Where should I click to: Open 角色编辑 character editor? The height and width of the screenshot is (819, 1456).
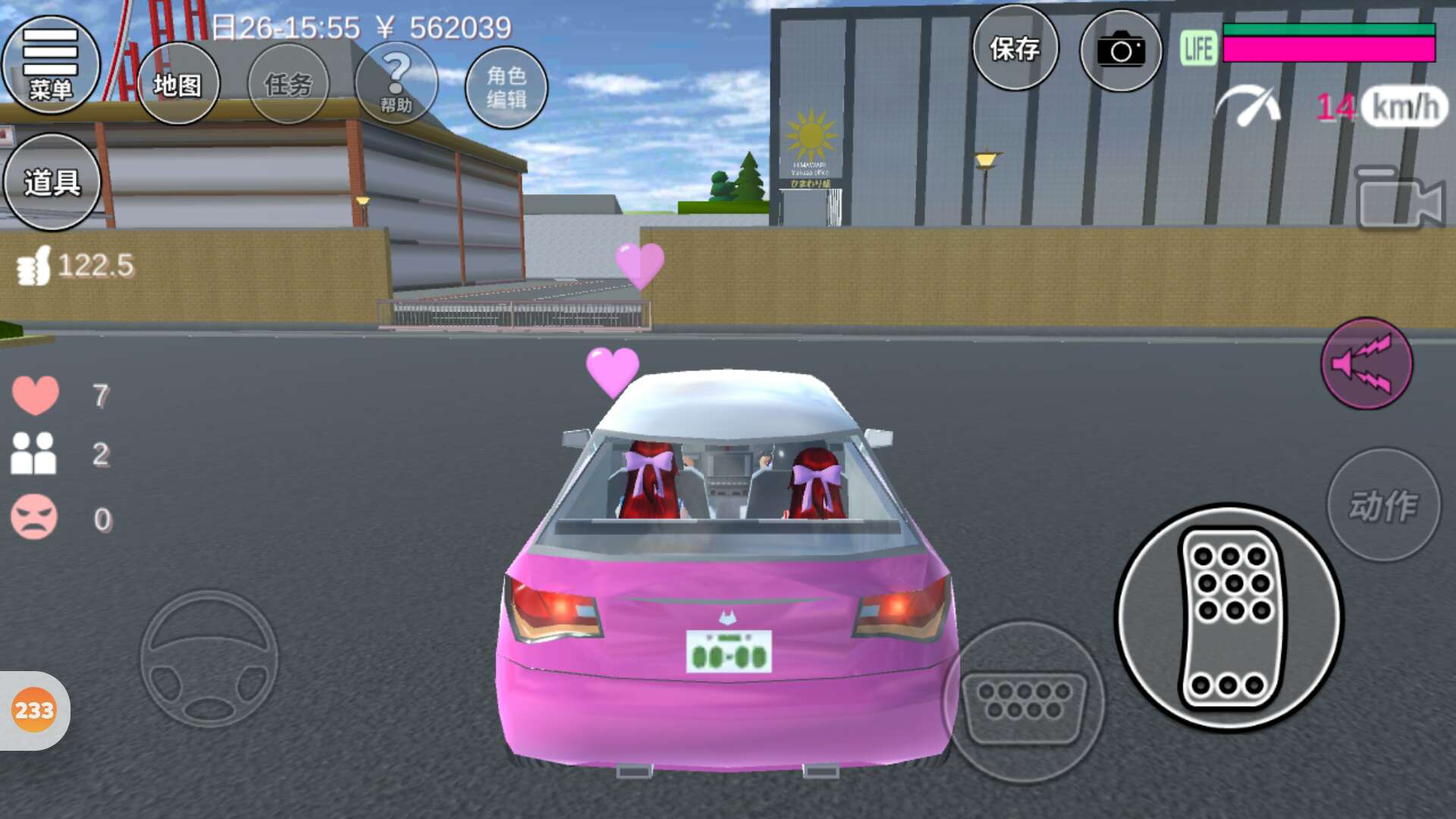pos(506,86)
